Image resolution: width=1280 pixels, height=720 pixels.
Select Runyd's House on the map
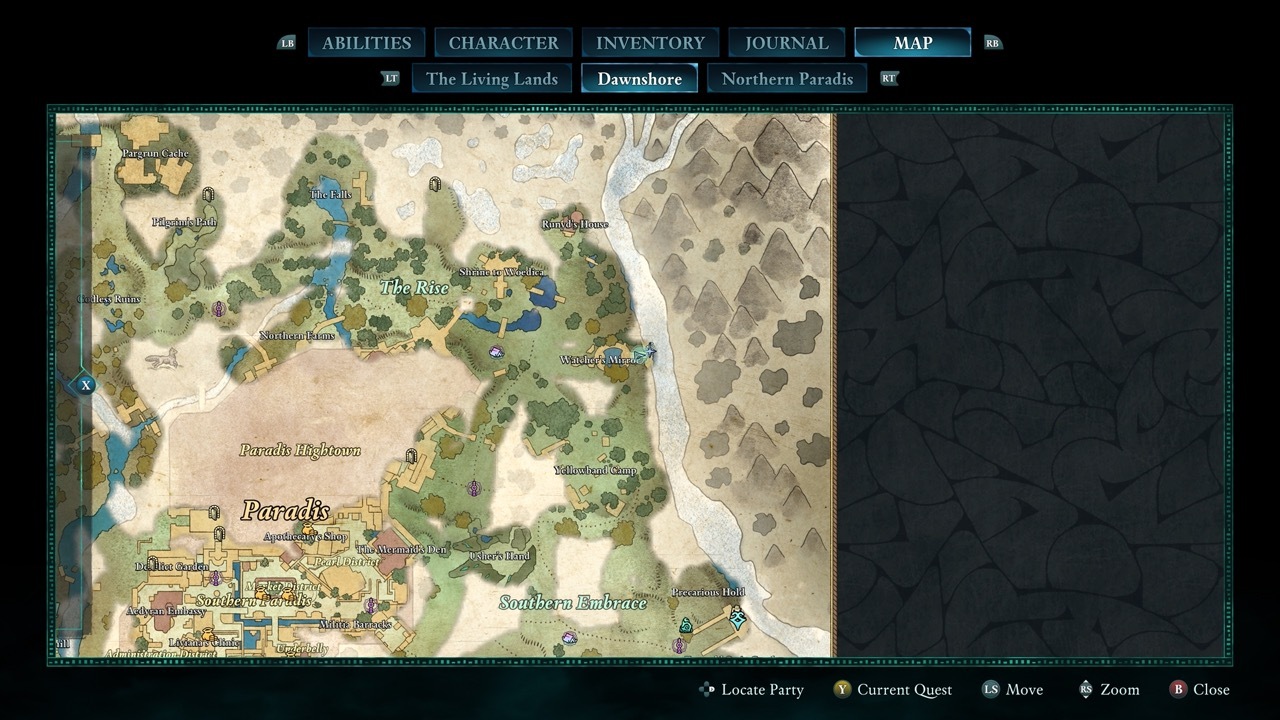point(575,225)
